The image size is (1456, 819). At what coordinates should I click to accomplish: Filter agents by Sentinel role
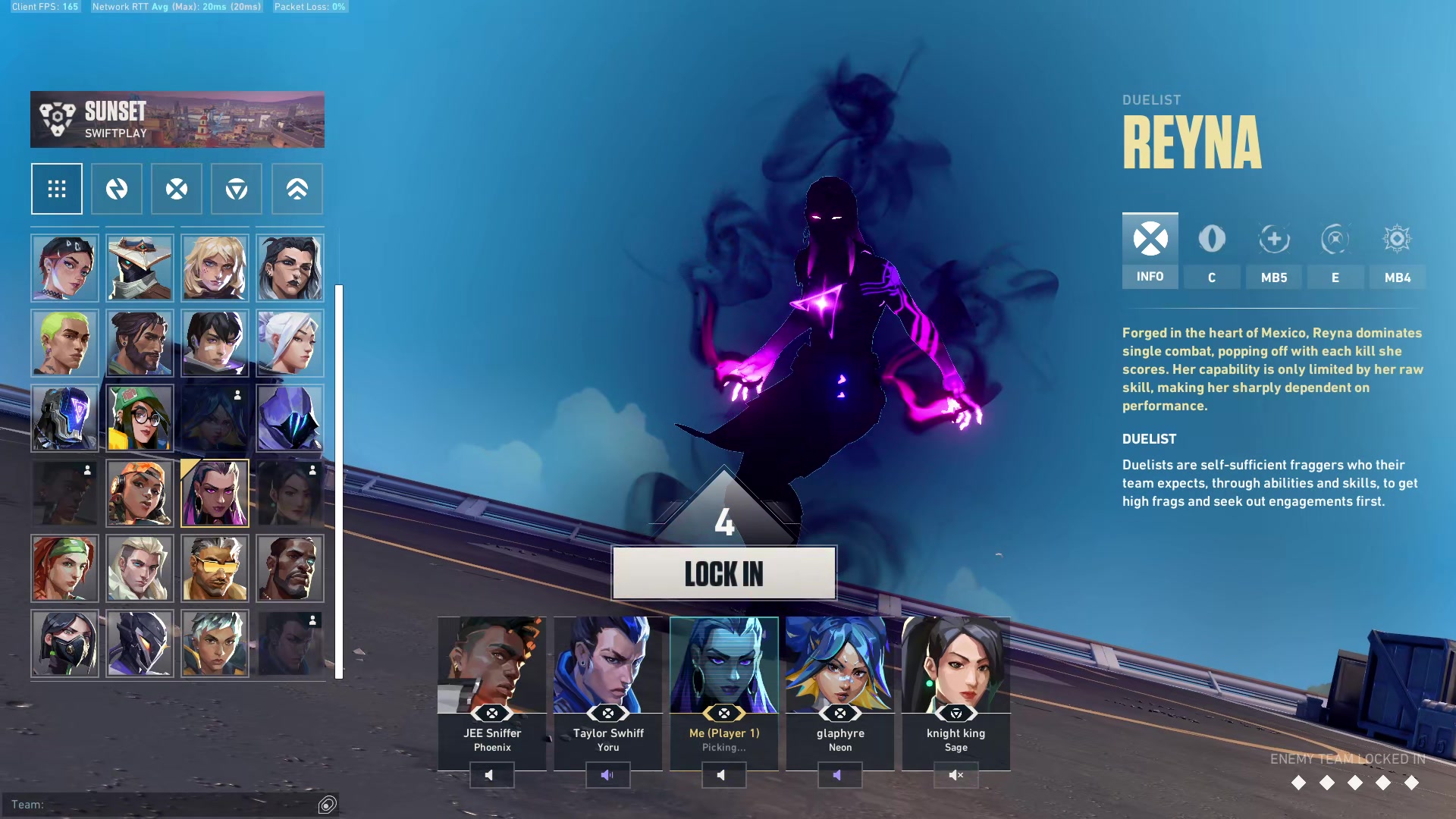tap(237, 189)
